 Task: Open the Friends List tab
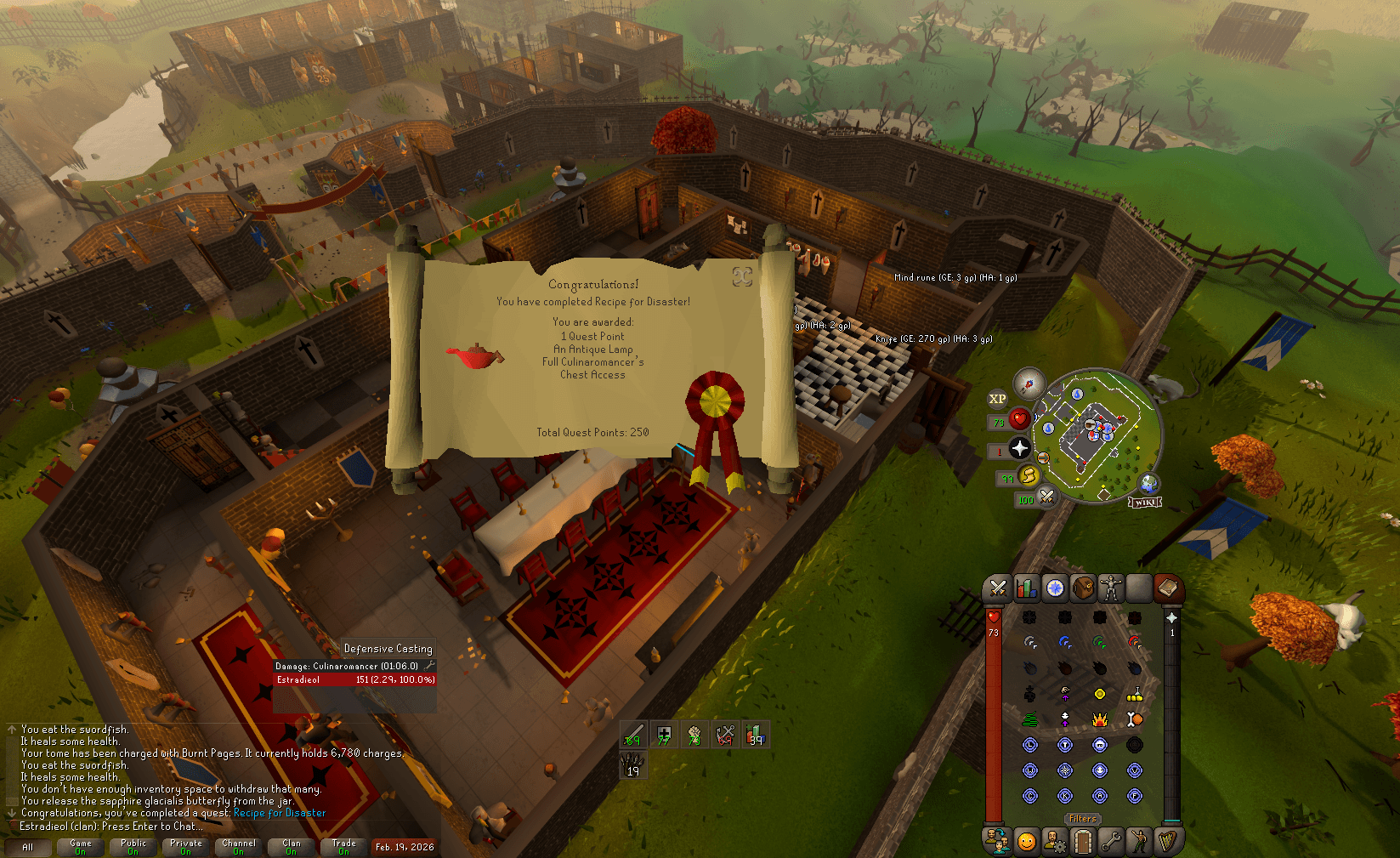[996, 840]
